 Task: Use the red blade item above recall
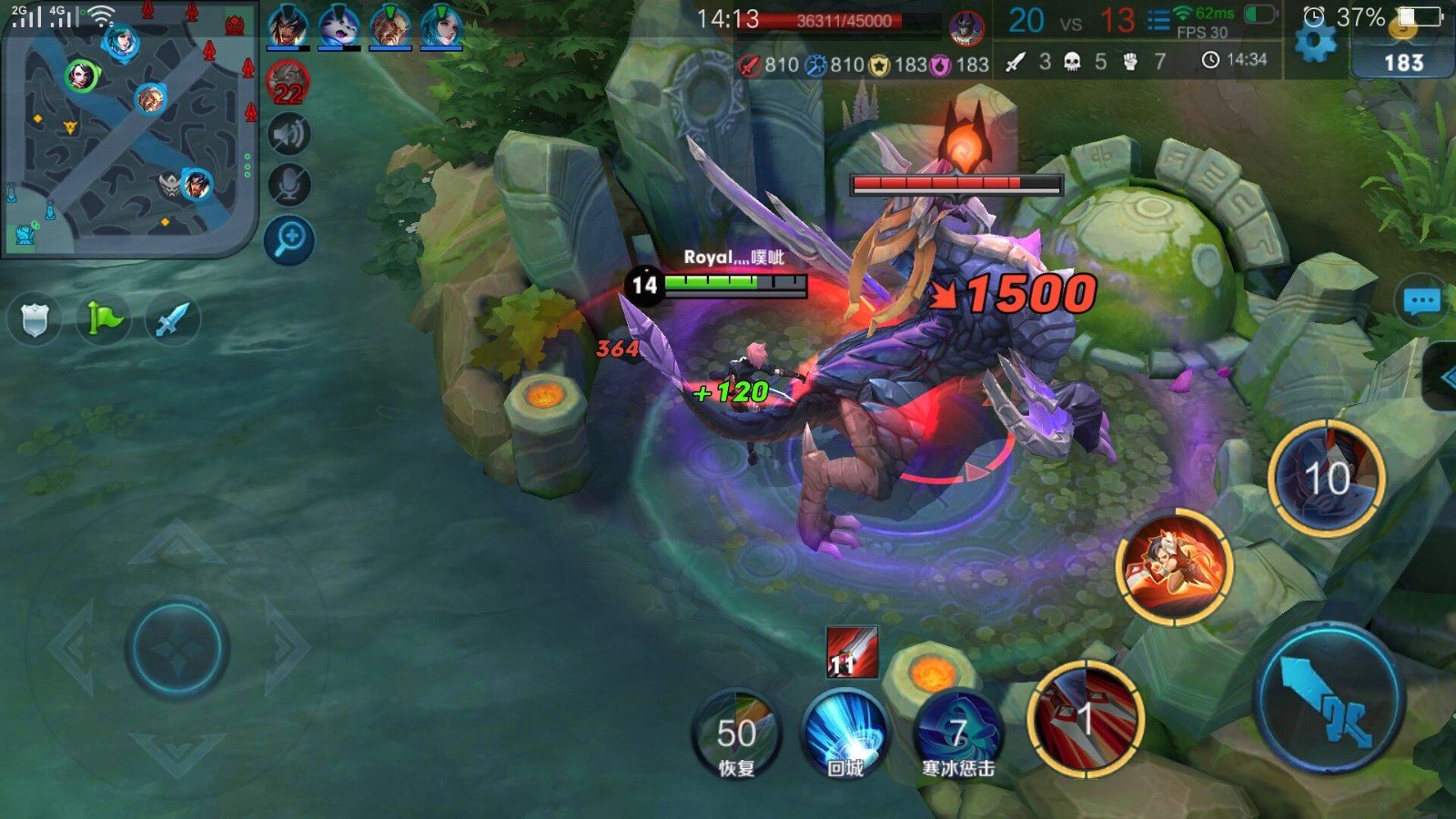tap(852, 652)
